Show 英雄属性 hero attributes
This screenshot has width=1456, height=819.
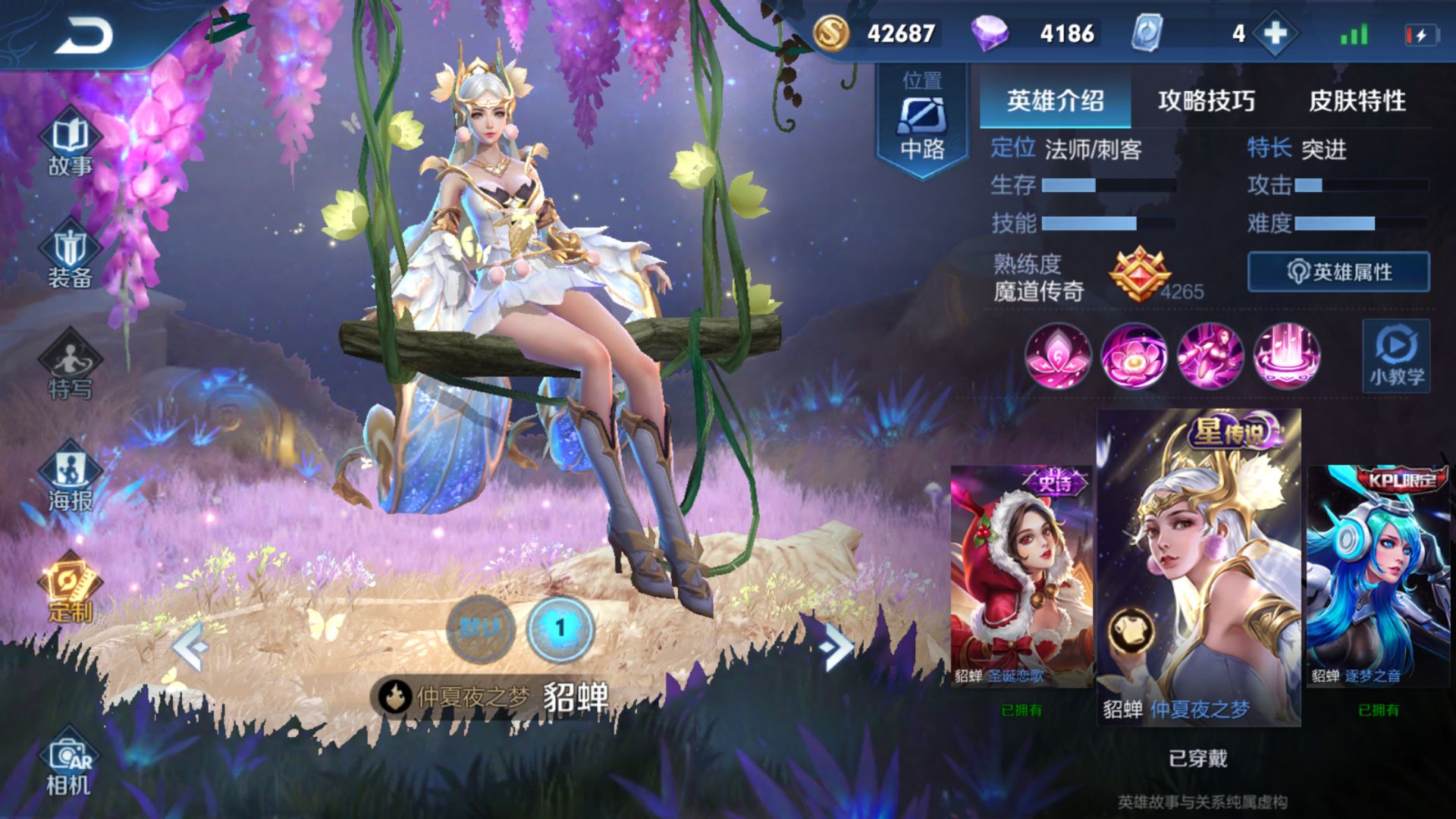(1338, 272)
